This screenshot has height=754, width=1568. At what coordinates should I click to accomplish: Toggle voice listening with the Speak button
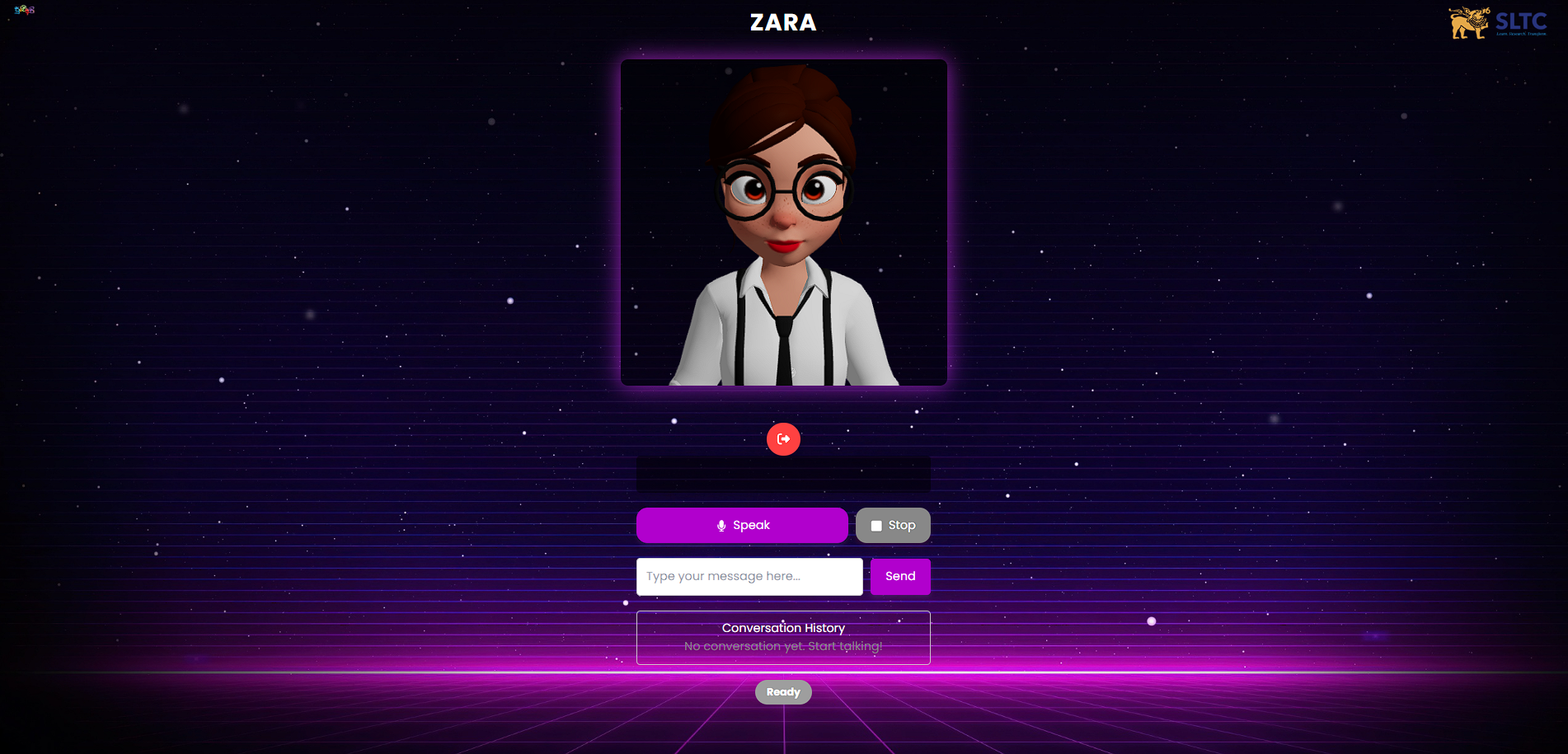coord(741,525)
